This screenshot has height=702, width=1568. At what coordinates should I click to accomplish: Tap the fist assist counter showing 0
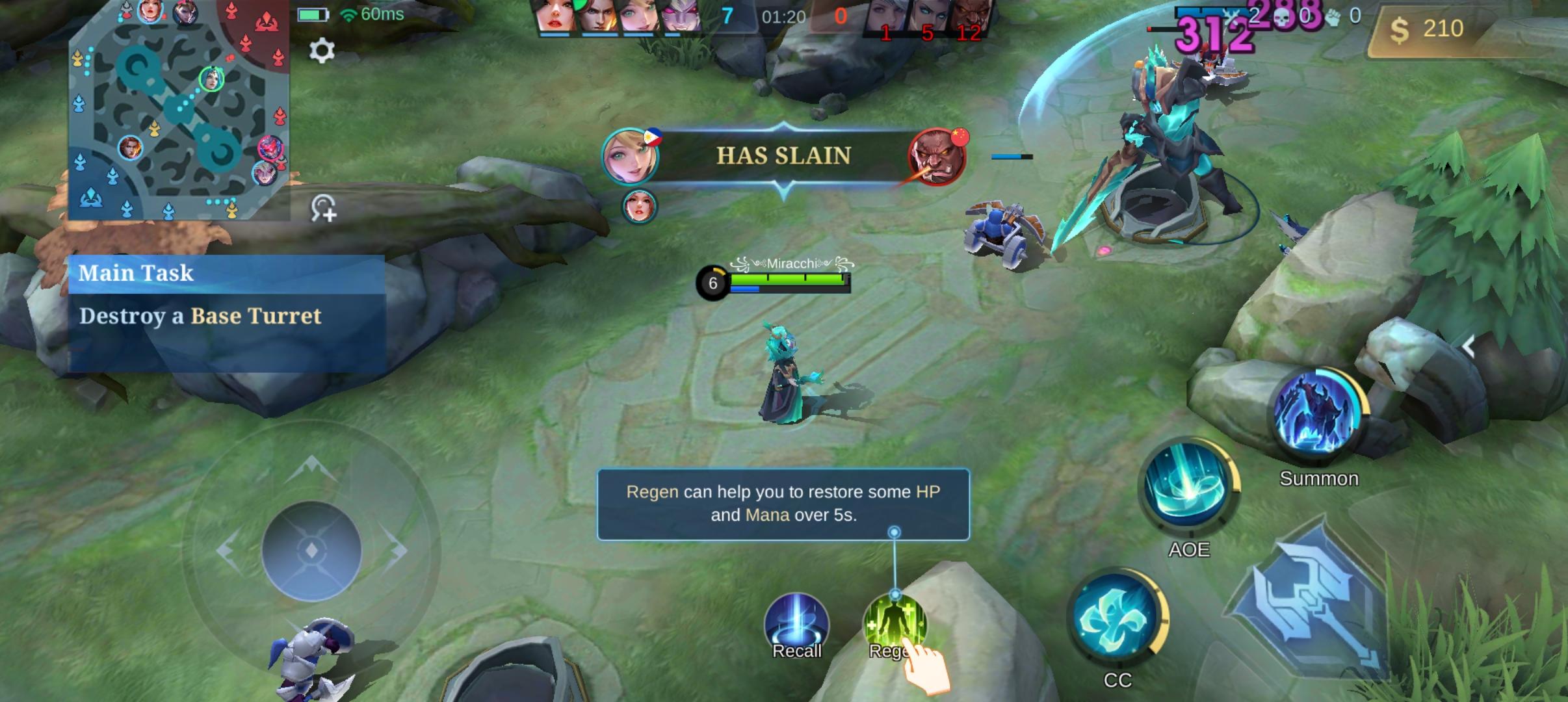pyautogui.click(x=1344, y=18)
